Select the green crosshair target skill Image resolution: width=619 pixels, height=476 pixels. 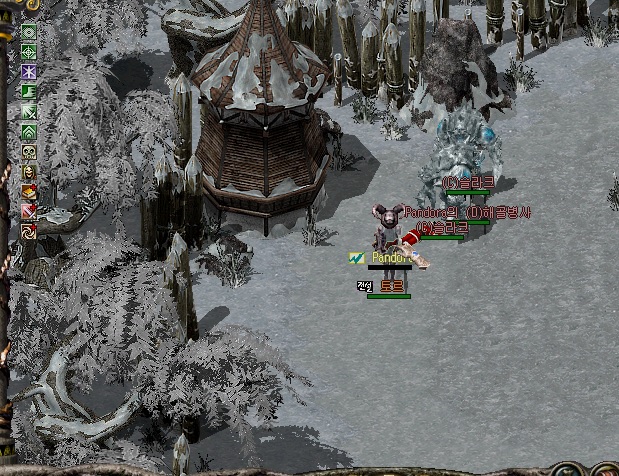(x=29, y=51)
